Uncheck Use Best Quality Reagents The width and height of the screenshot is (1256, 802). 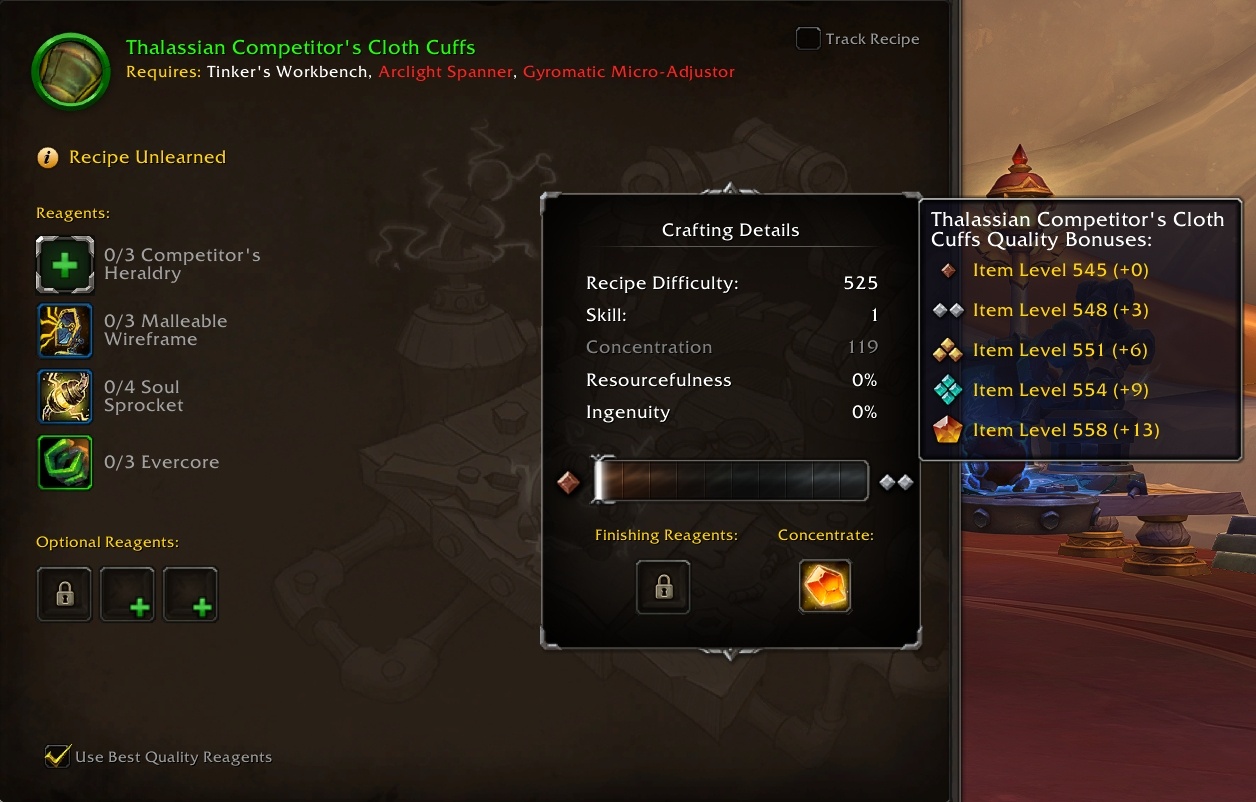pos(58,756)
